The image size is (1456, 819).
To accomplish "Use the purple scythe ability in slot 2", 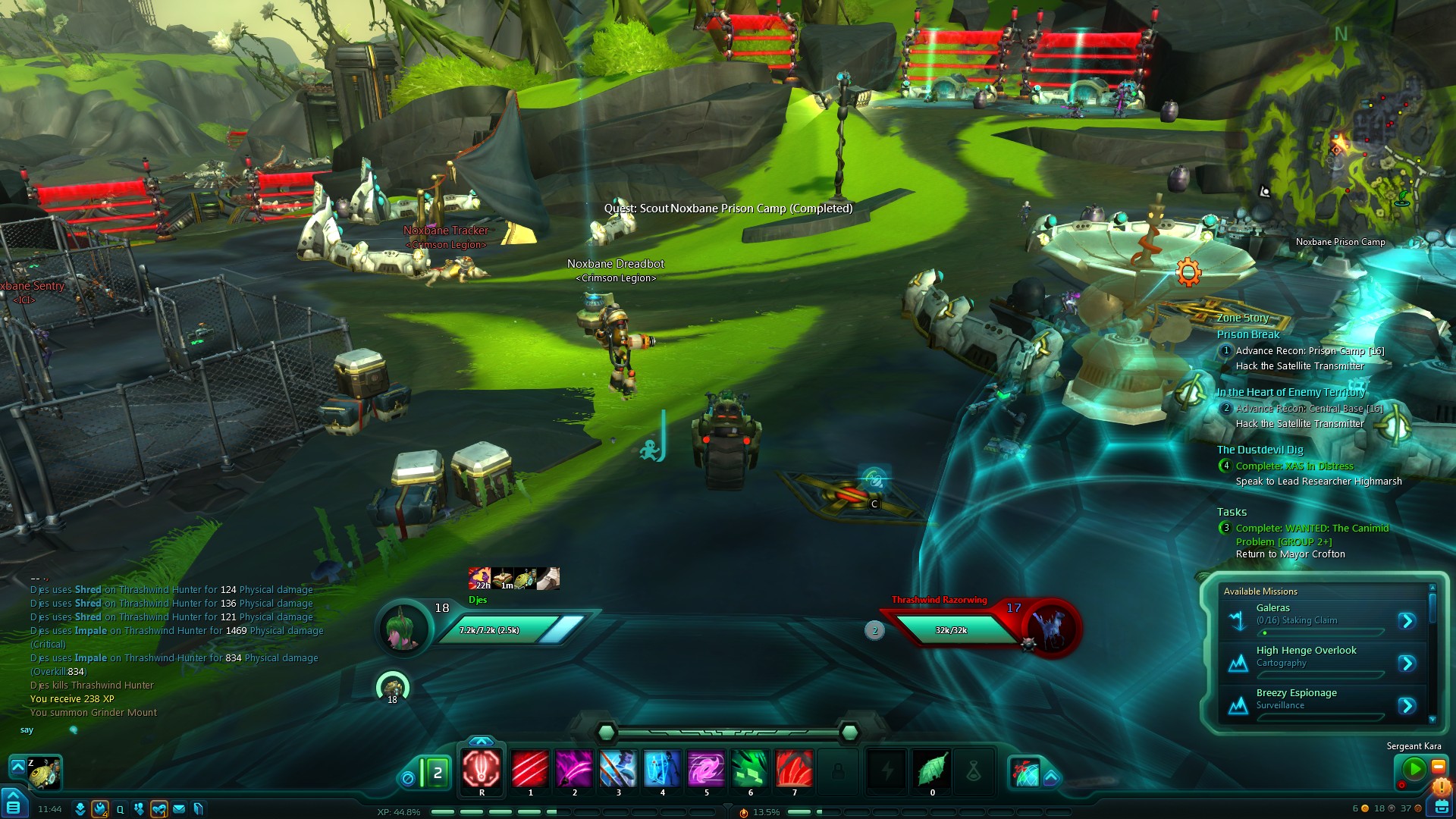I will pyautogui.click(x=574, y=769).
